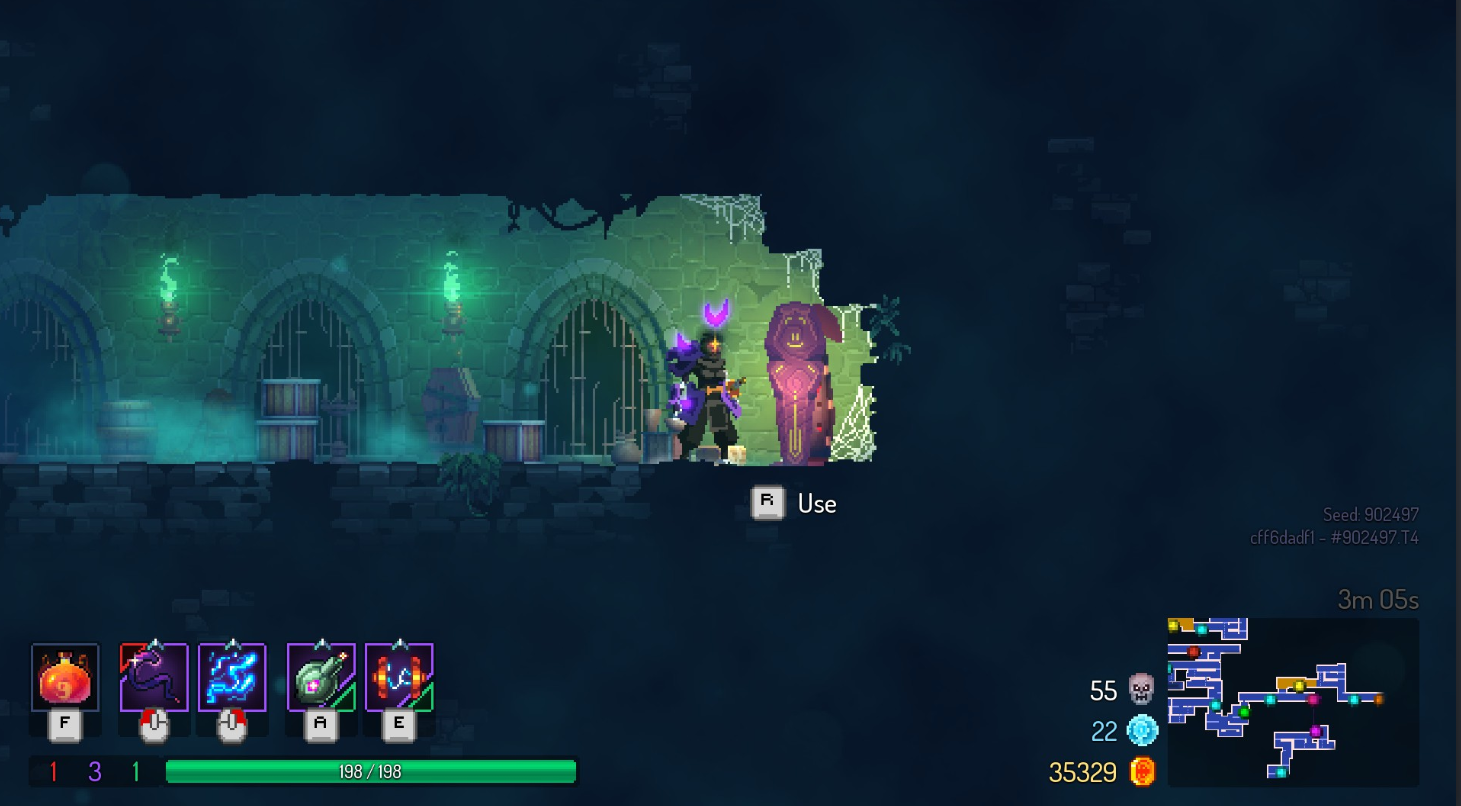Click the purple whip weapon icon
The image size is (1461, 806).
(155, 676)
